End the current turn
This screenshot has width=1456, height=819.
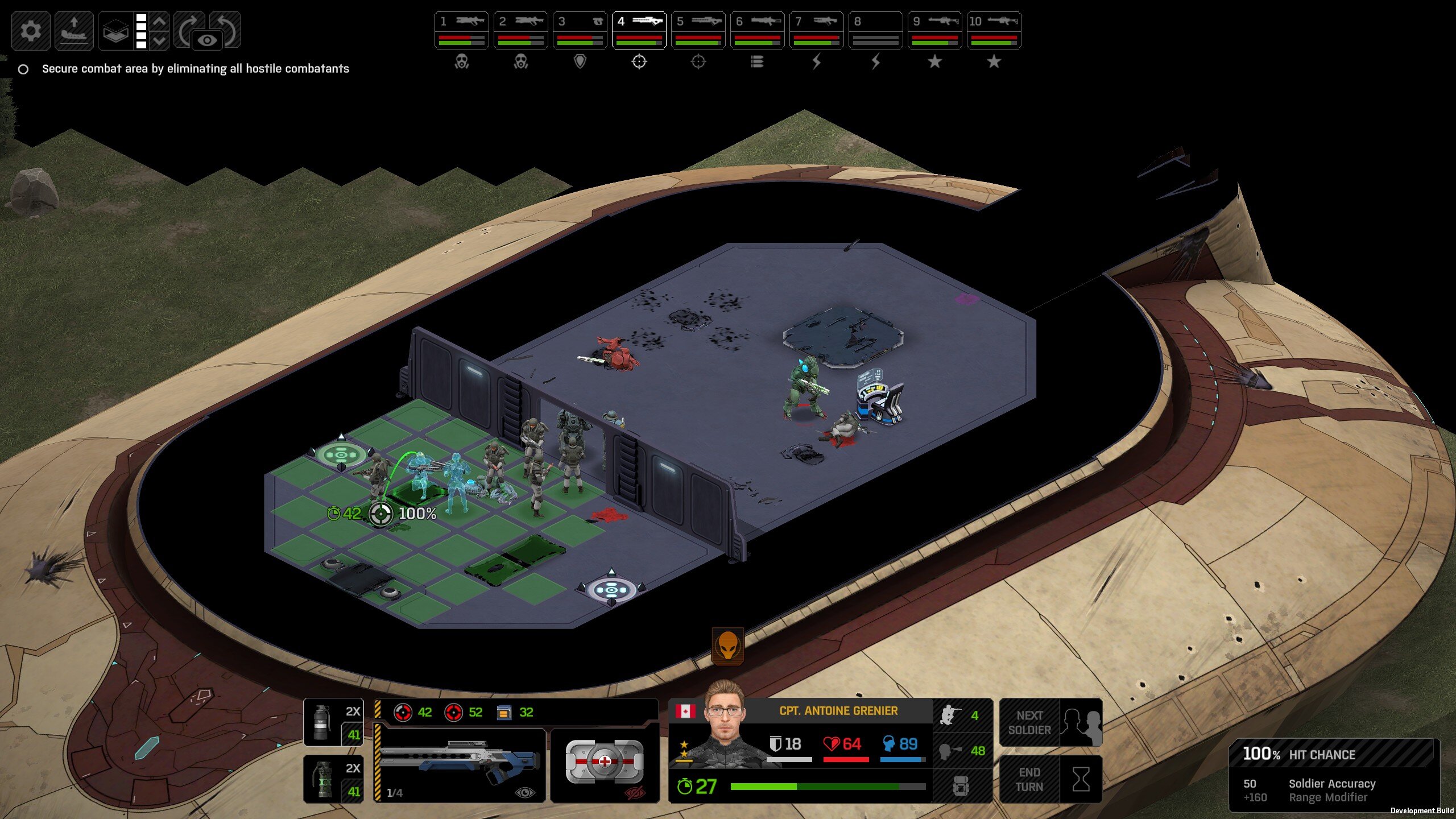pos(1050,779)
